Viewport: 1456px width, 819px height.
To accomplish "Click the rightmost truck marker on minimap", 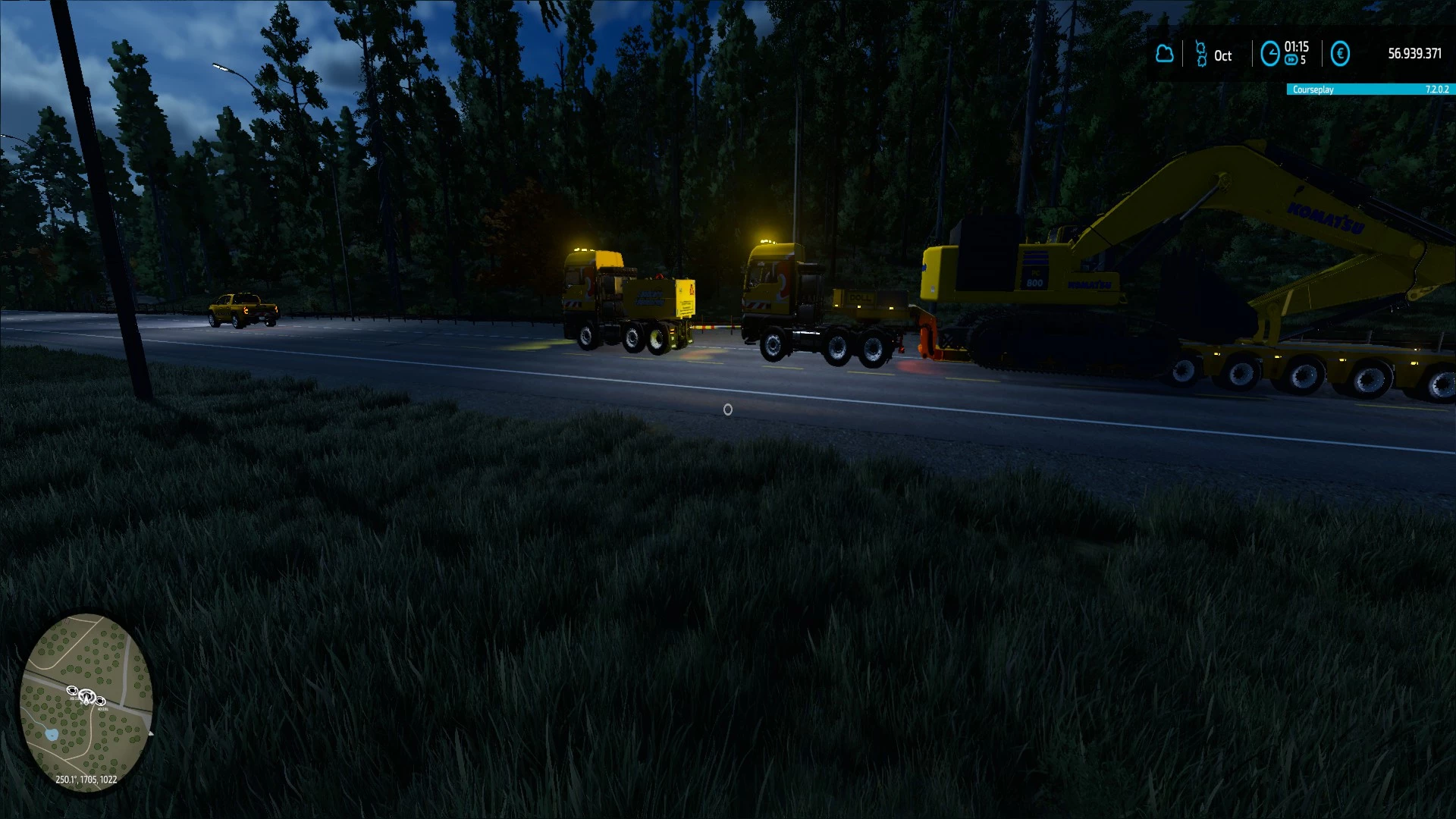I will 100,701.
